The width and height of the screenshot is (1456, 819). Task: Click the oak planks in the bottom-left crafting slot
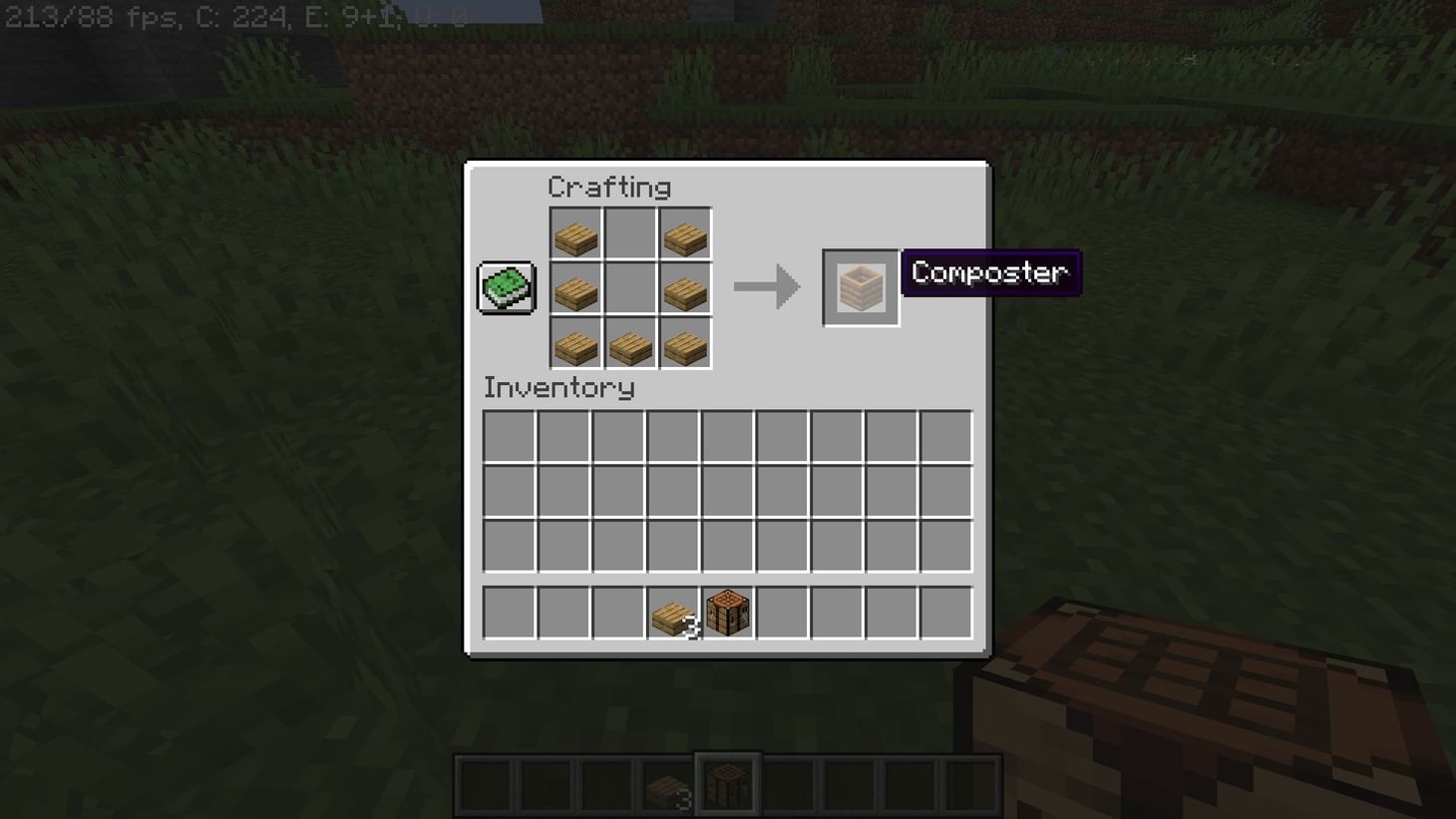pyautogui.click(x=576, y=346)
